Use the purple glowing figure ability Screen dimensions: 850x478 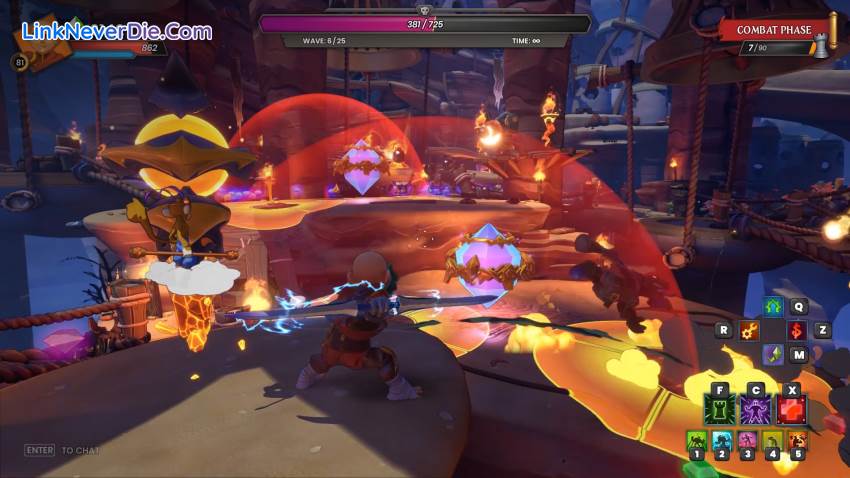pyautogui.click(x=756, y=409)
